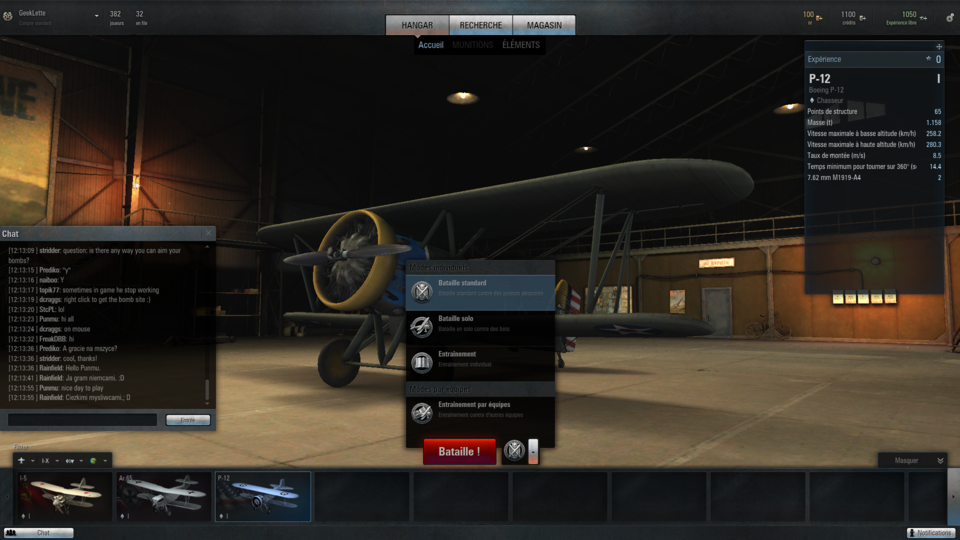The image size is (960, 540).
Task: Start the fight with the red Bataille button
Action: [x=459, y=452]
